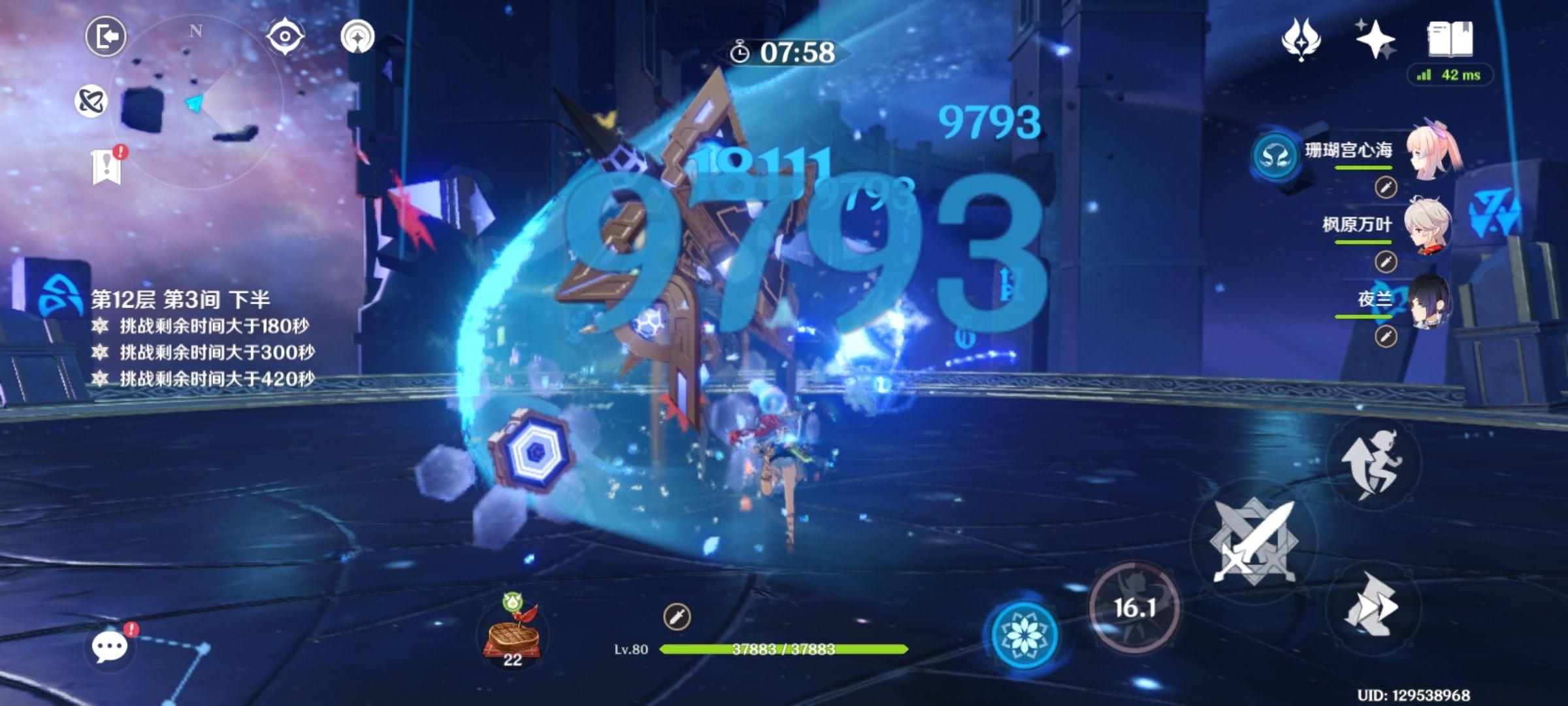Trigger the elemental burst on cooldown

(1135, 608)
